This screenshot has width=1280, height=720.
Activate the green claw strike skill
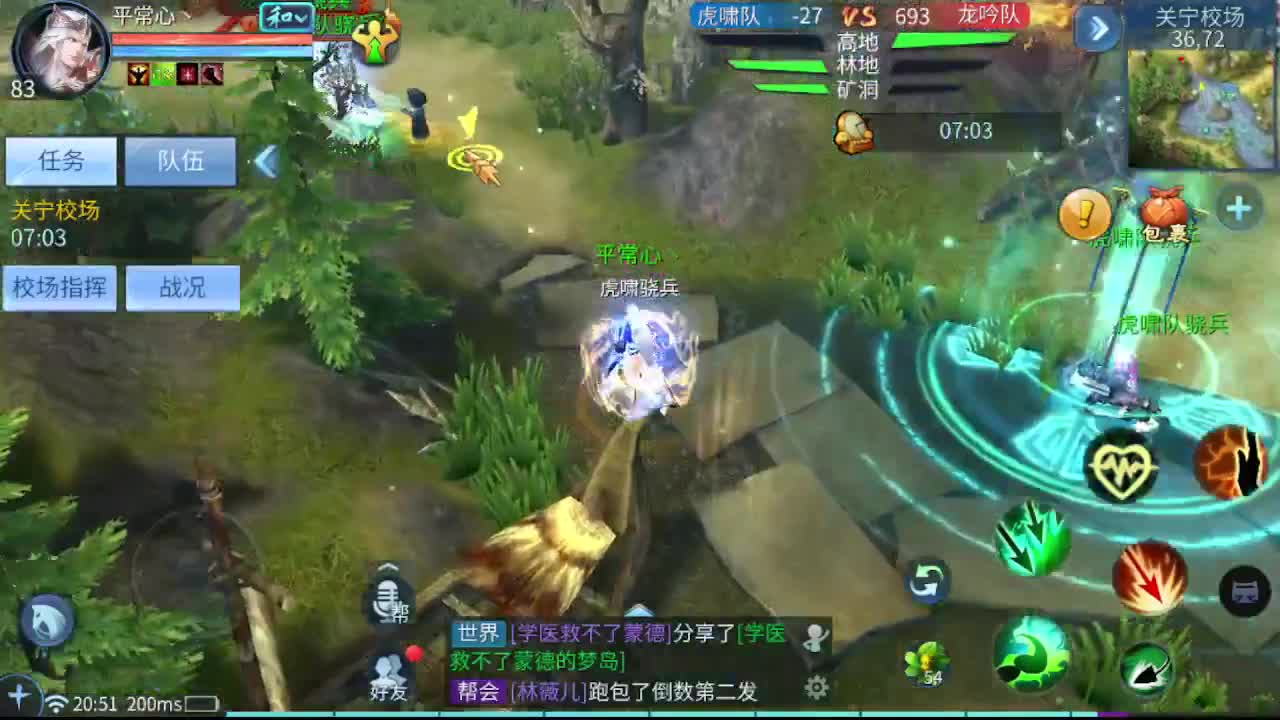click(x=1030, y=540)
